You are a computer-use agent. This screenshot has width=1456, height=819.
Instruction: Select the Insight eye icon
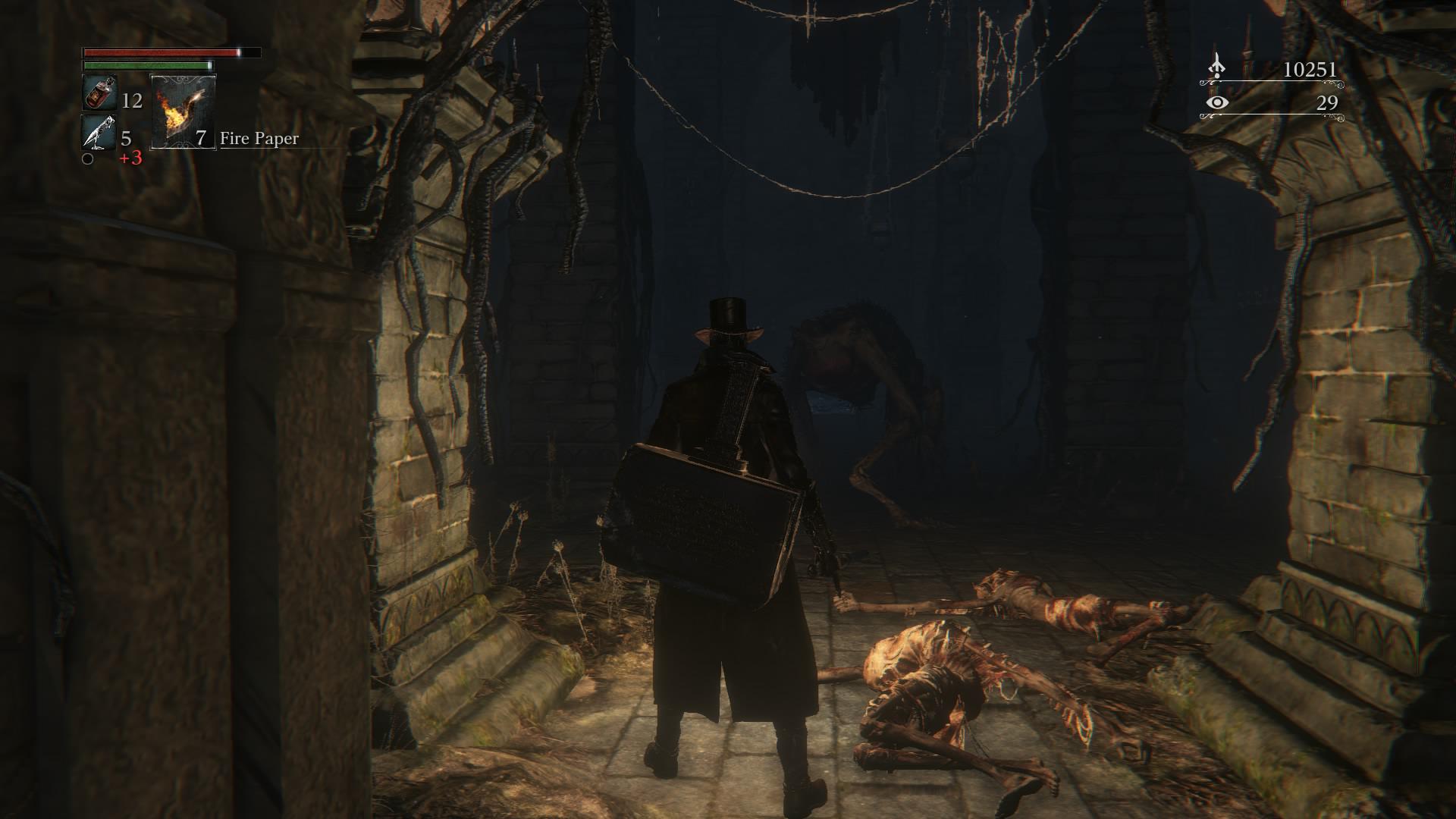[x=1218, y=105]
